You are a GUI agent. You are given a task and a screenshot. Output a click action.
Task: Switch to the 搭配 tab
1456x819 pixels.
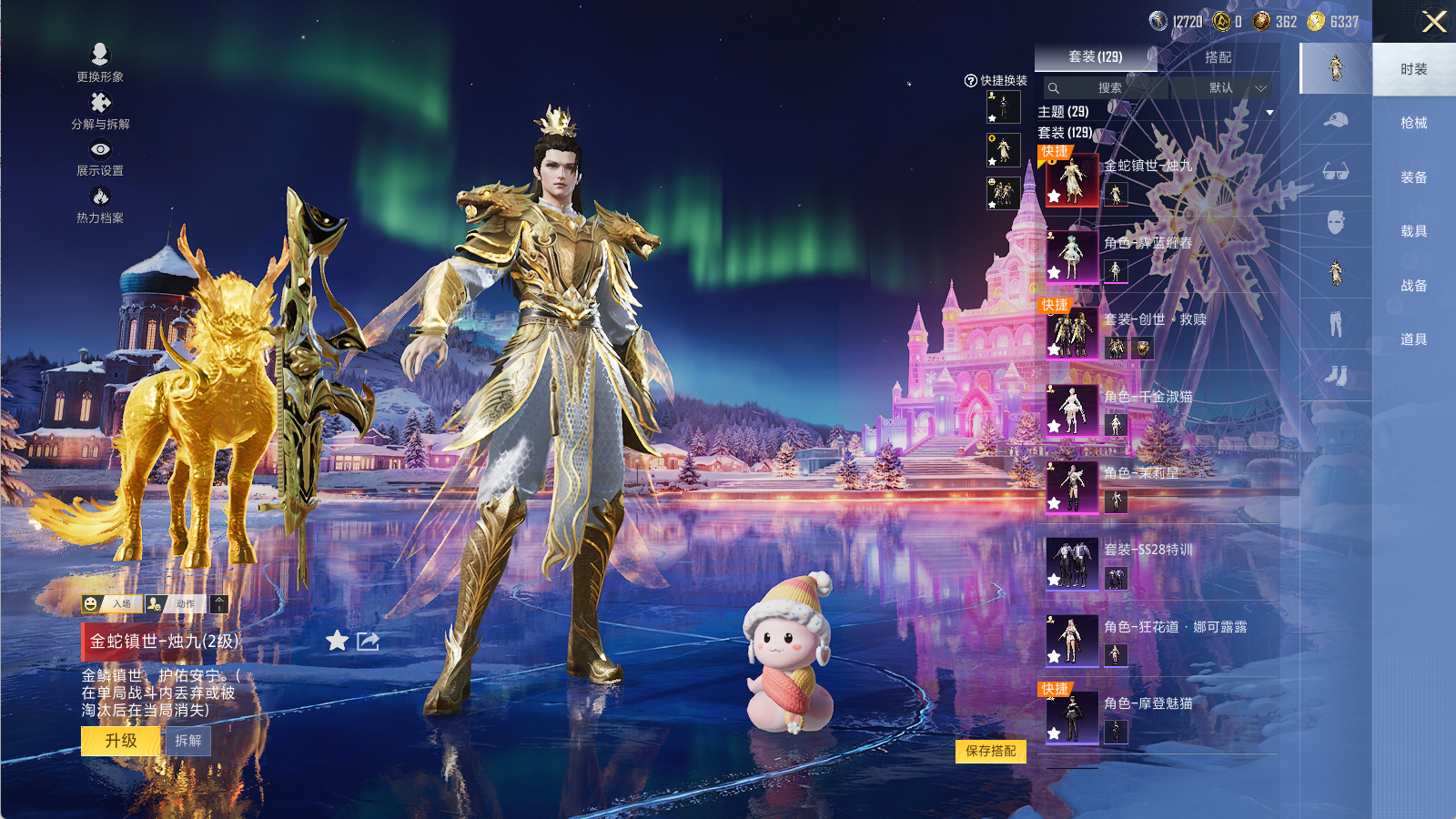tap(1218, 57)
